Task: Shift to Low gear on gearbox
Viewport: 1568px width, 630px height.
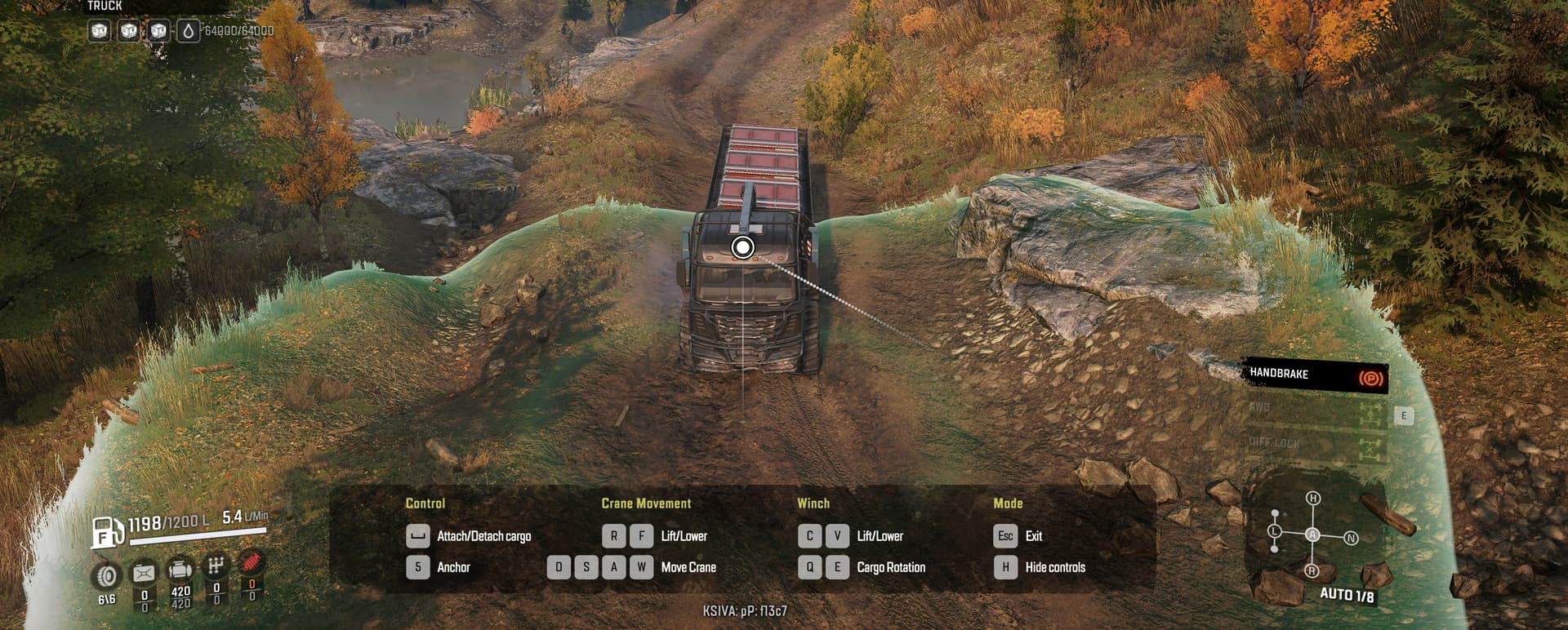Action: [1275, 531]
